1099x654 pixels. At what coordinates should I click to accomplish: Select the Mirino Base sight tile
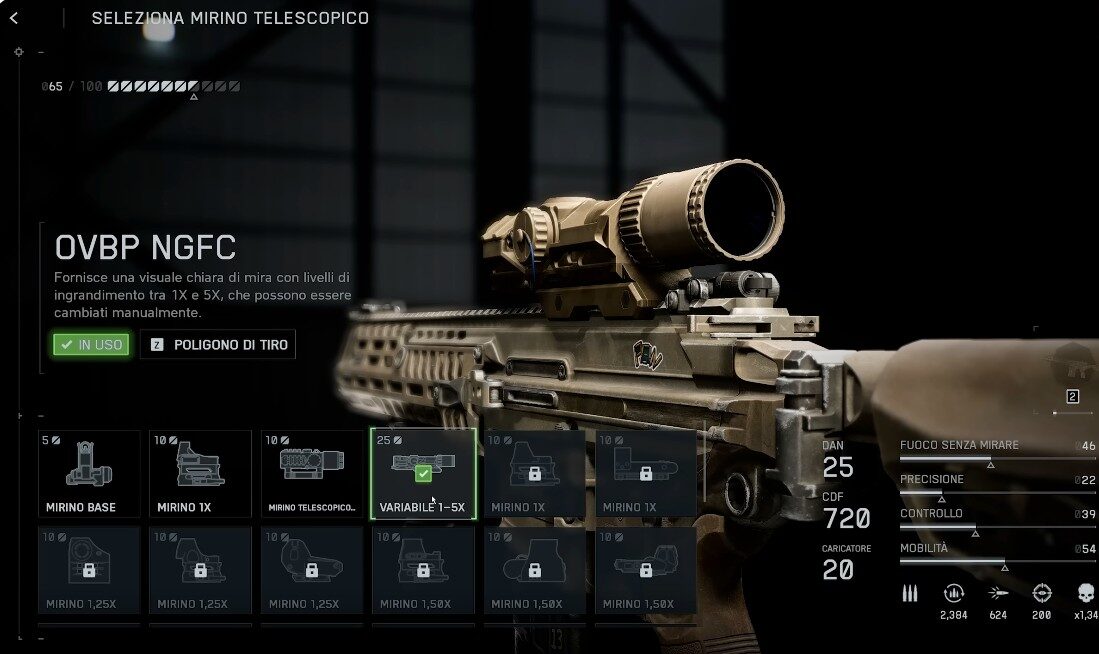pos(89,474)
